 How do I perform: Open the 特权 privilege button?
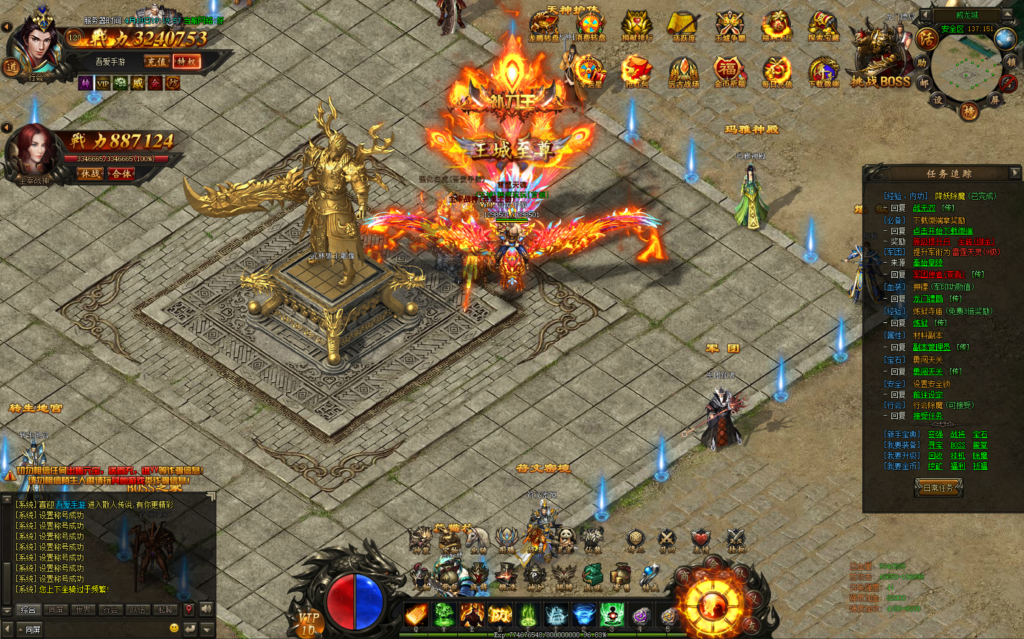(186, 61)
